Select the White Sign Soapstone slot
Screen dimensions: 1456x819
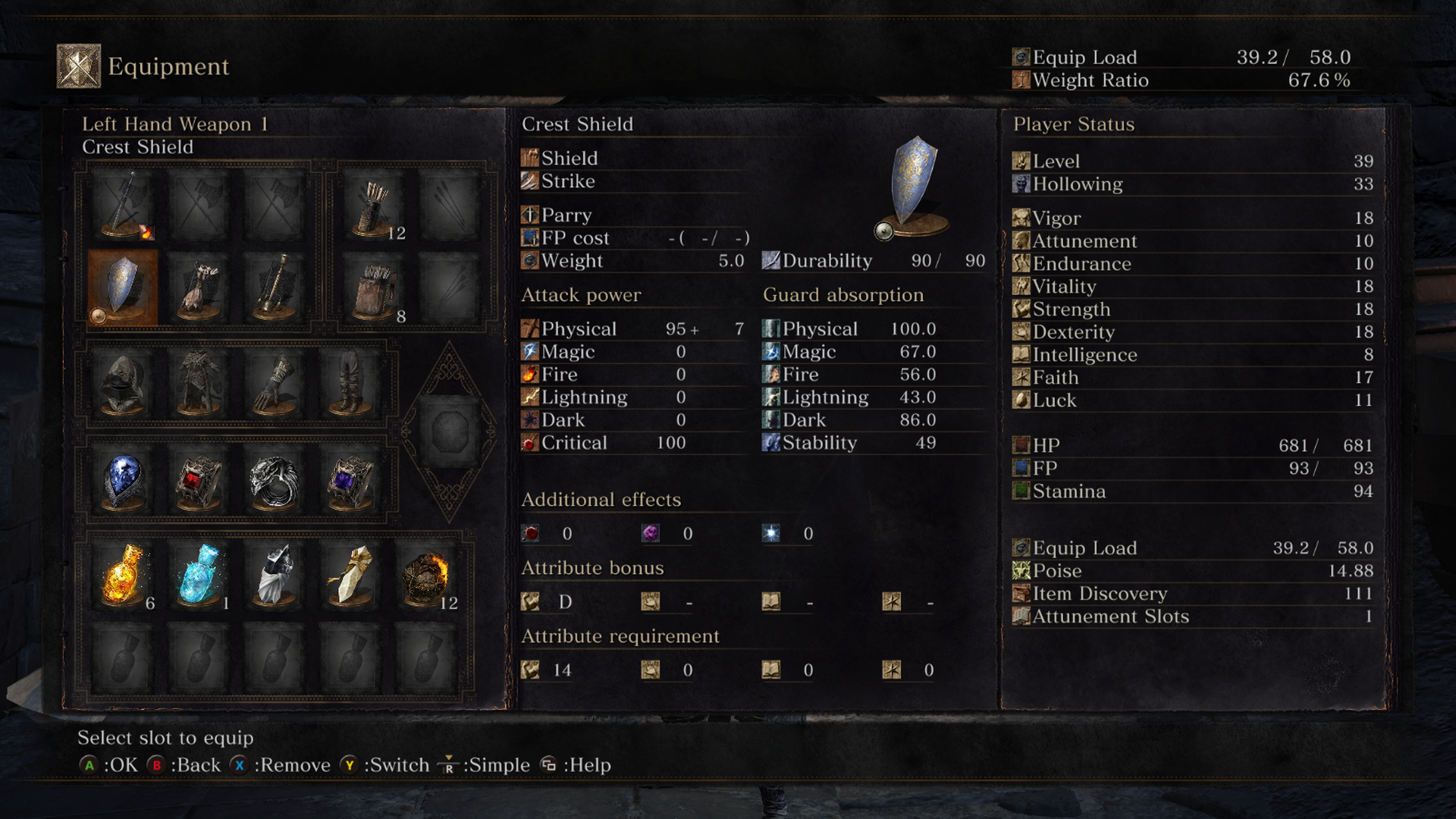coord(350,575)
